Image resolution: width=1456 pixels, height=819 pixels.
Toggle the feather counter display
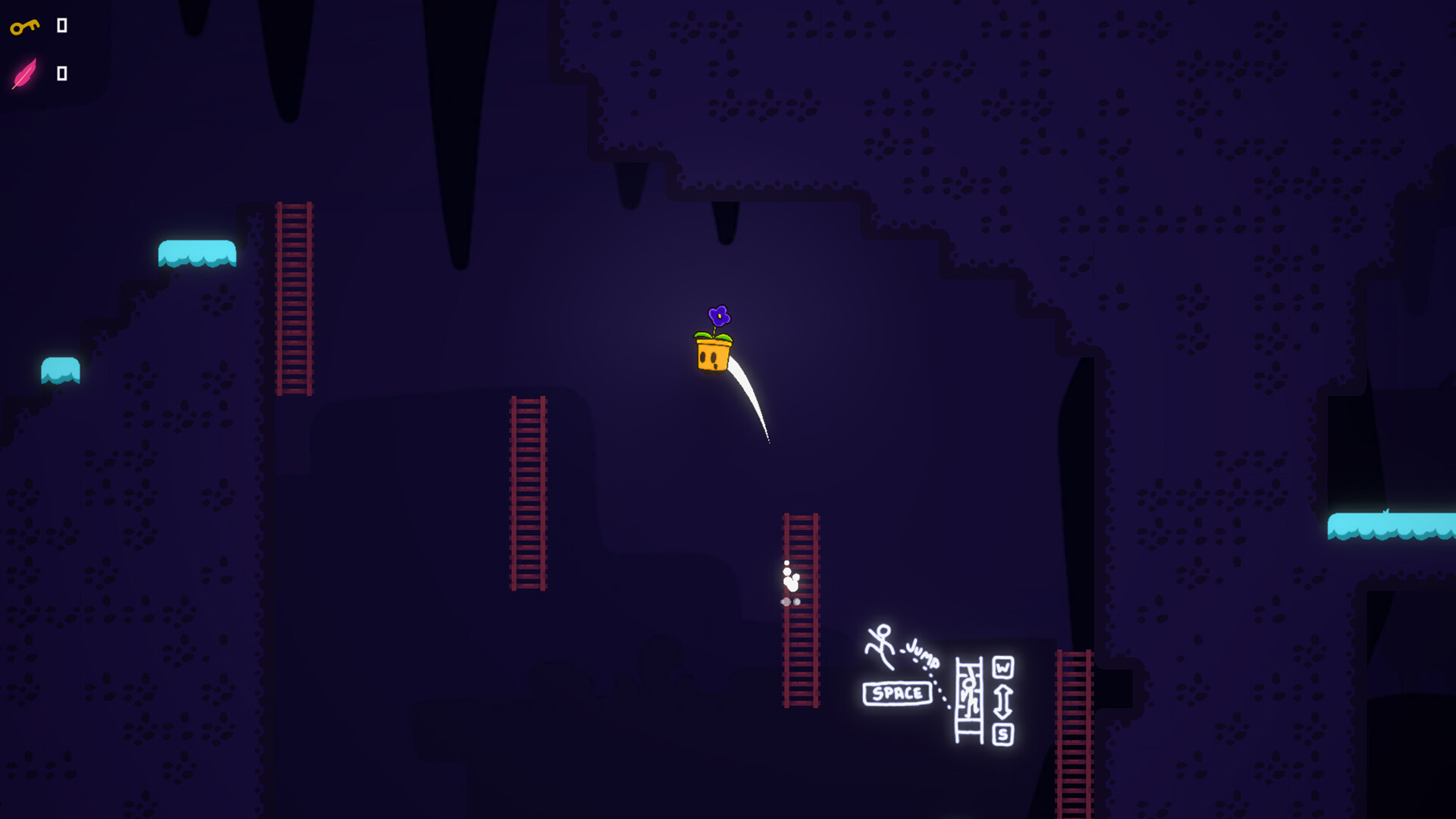tap(61, 74)
